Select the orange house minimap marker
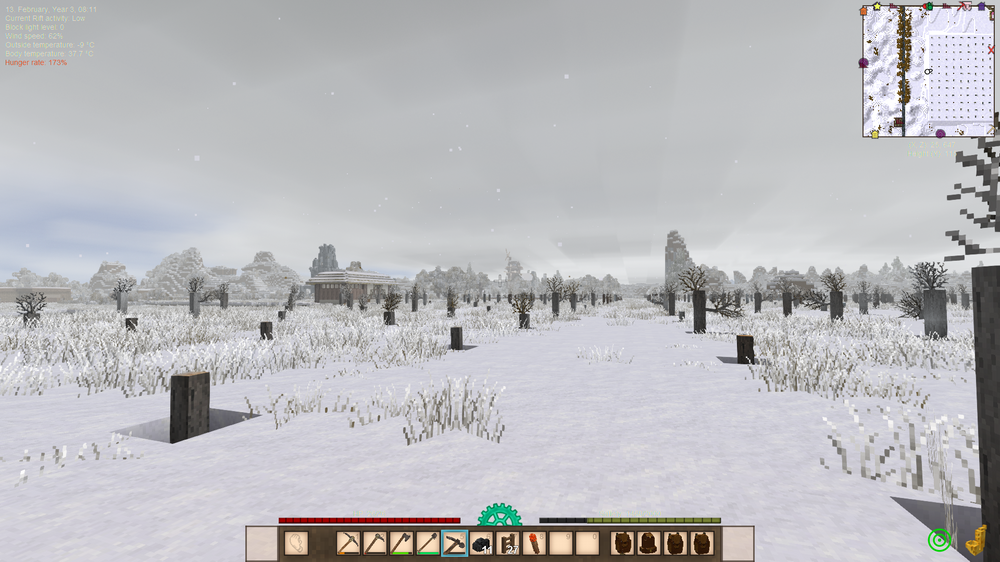The image size is (1000, 562). pyautogui.click(x=864, y=11)
